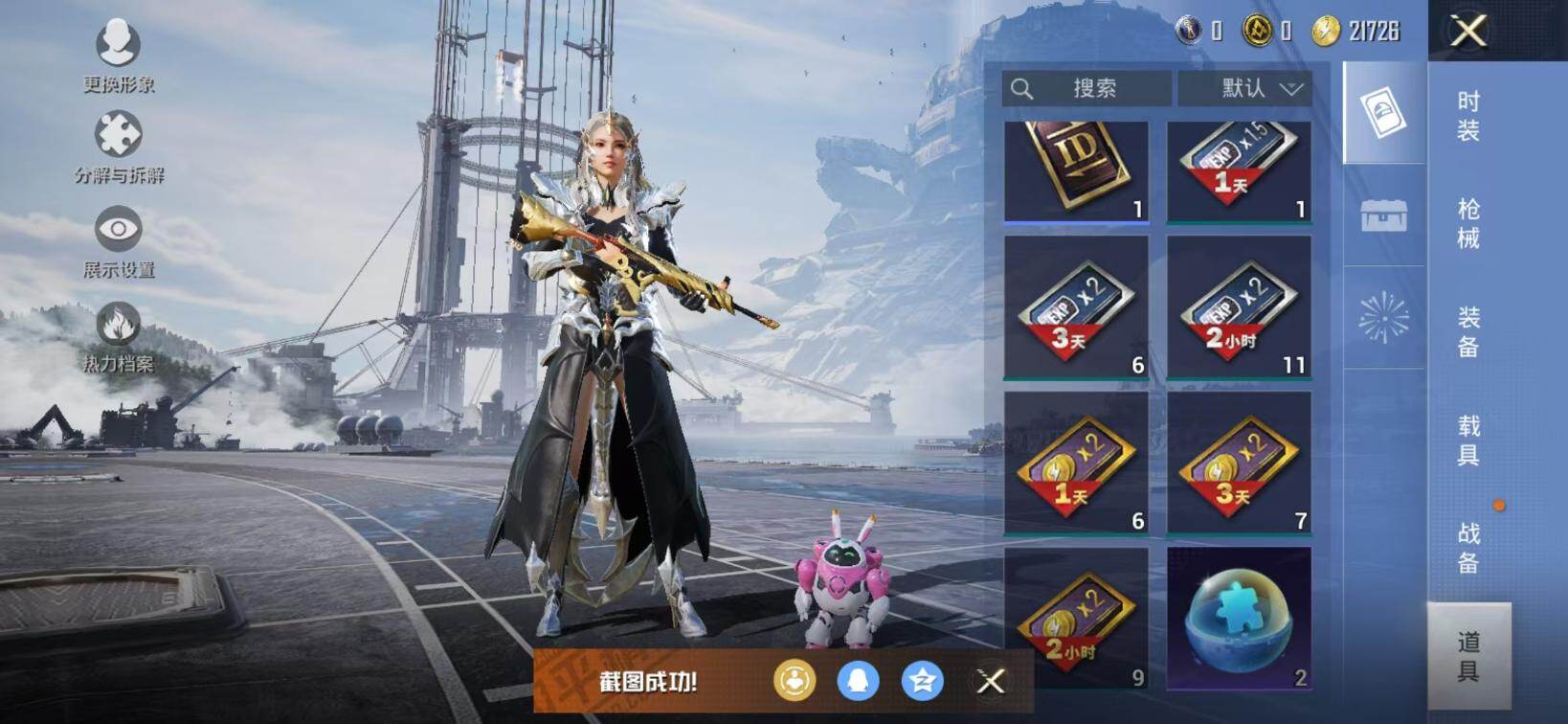1568x724 pixels.
Task: Open 展示设置 display settings
Action: (119, 240)
